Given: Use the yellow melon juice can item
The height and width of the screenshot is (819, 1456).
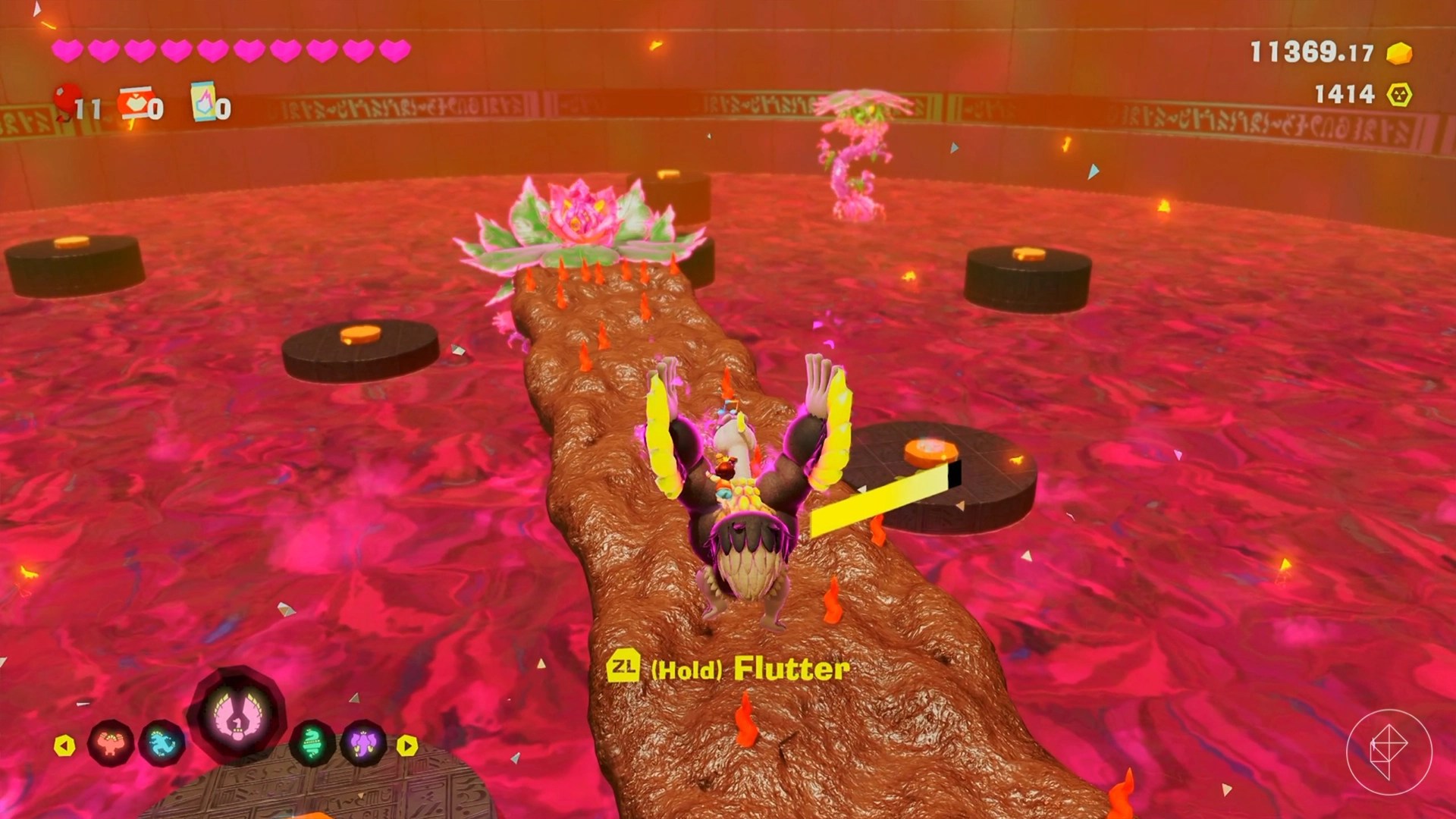Looking at the screenshot, I should click(x=203, y=102).
